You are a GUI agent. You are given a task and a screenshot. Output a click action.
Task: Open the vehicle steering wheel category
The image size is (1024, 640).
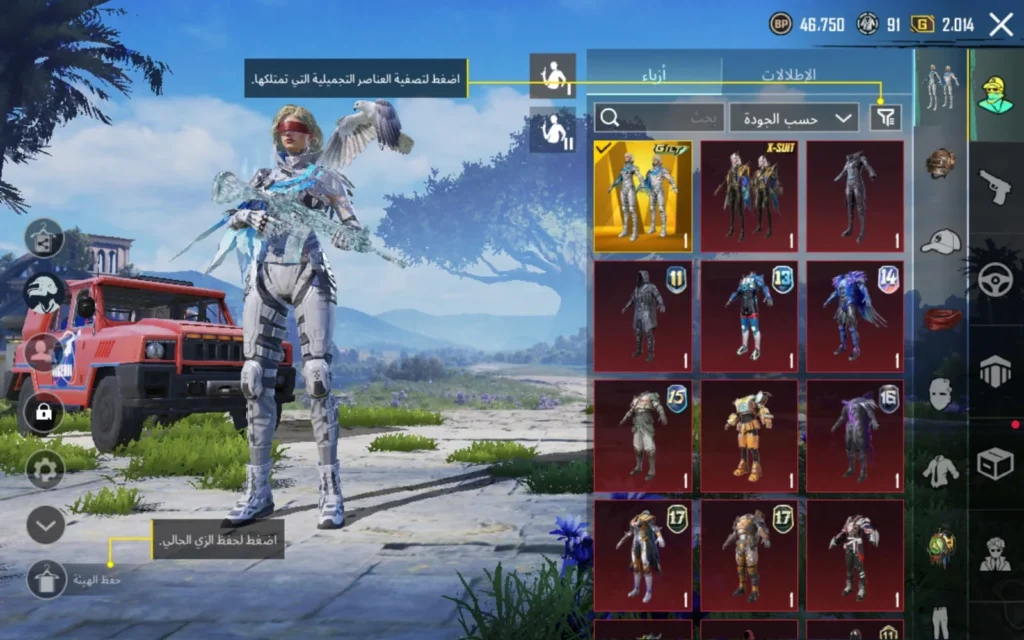(x=996, y=281)
